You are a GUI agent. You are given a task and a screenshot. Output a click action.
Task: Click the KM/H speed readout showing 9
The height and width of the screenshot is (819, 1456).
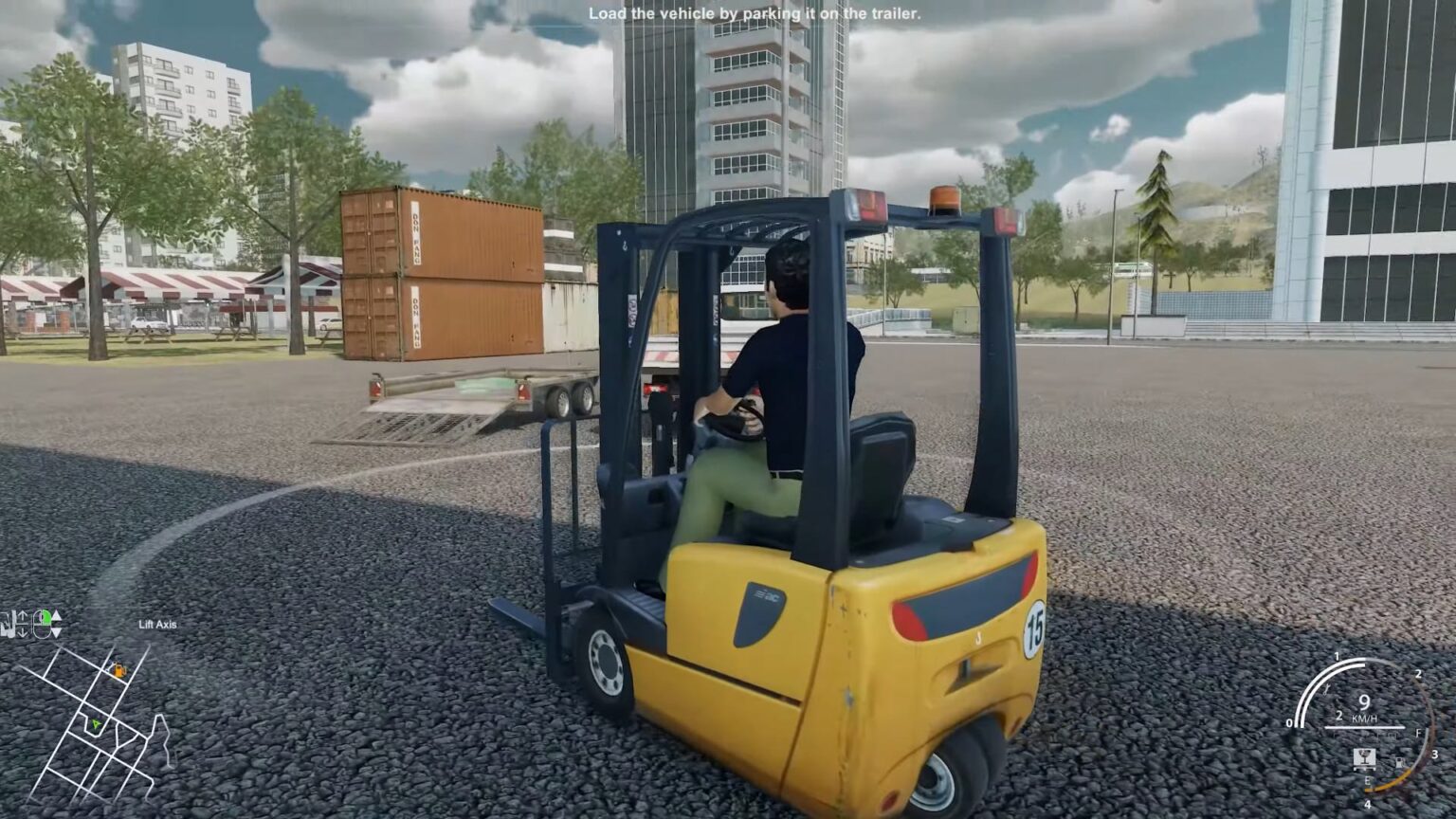pyautogui.click(x=1363, y=709)
